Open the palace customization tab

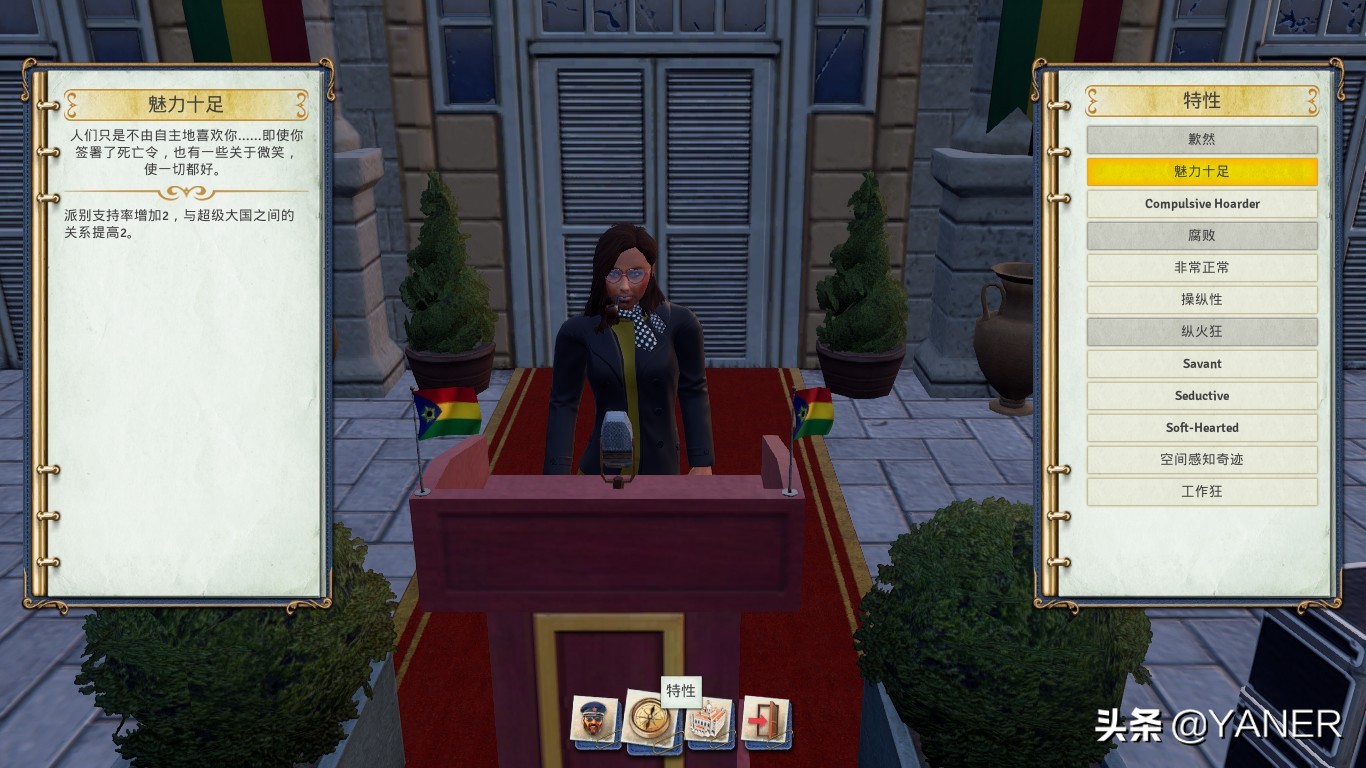pos(708,720)
